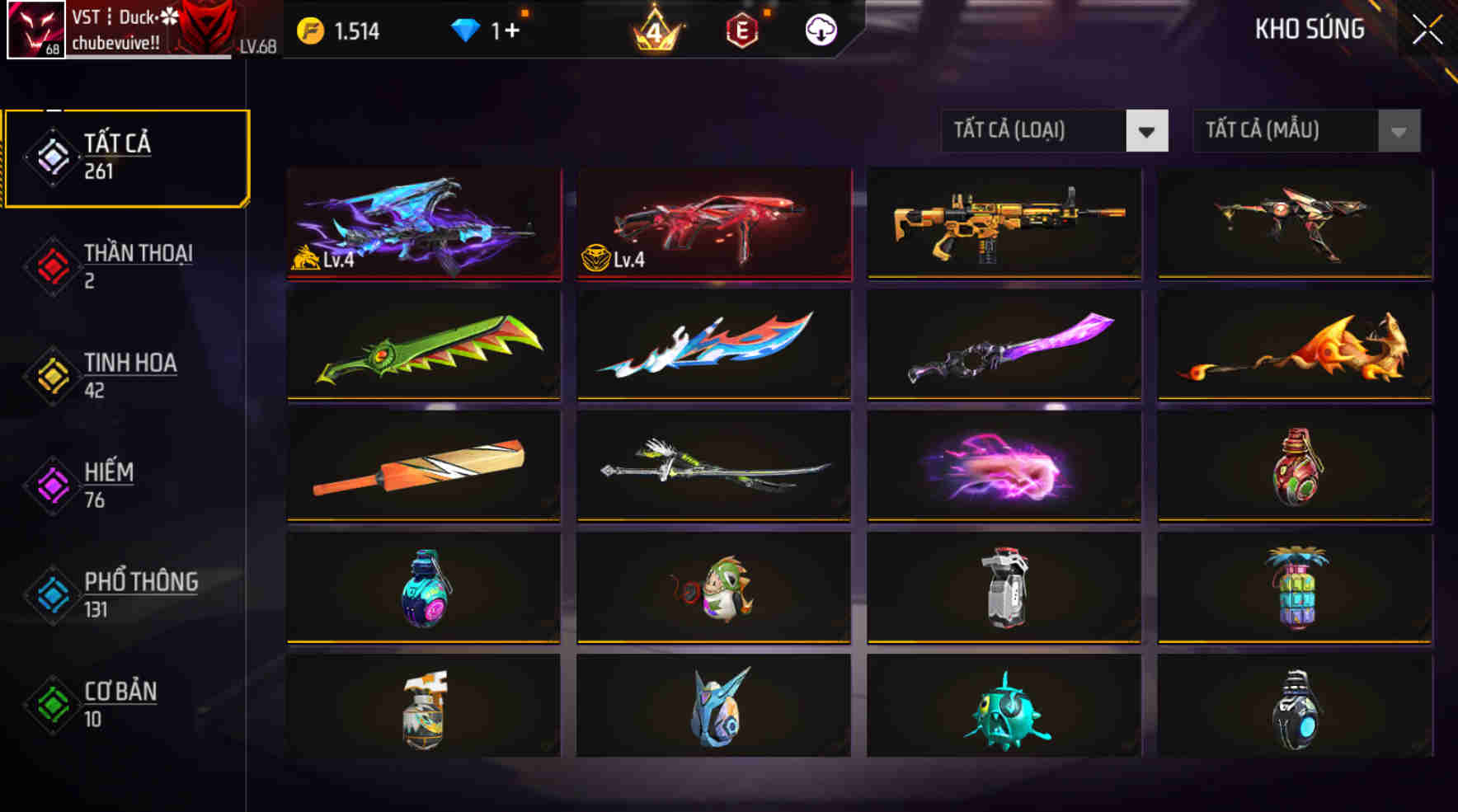Open the TẤT CẢ (MẪU) dropdown
This screenshot has width=1458, height=812.
1305,130
